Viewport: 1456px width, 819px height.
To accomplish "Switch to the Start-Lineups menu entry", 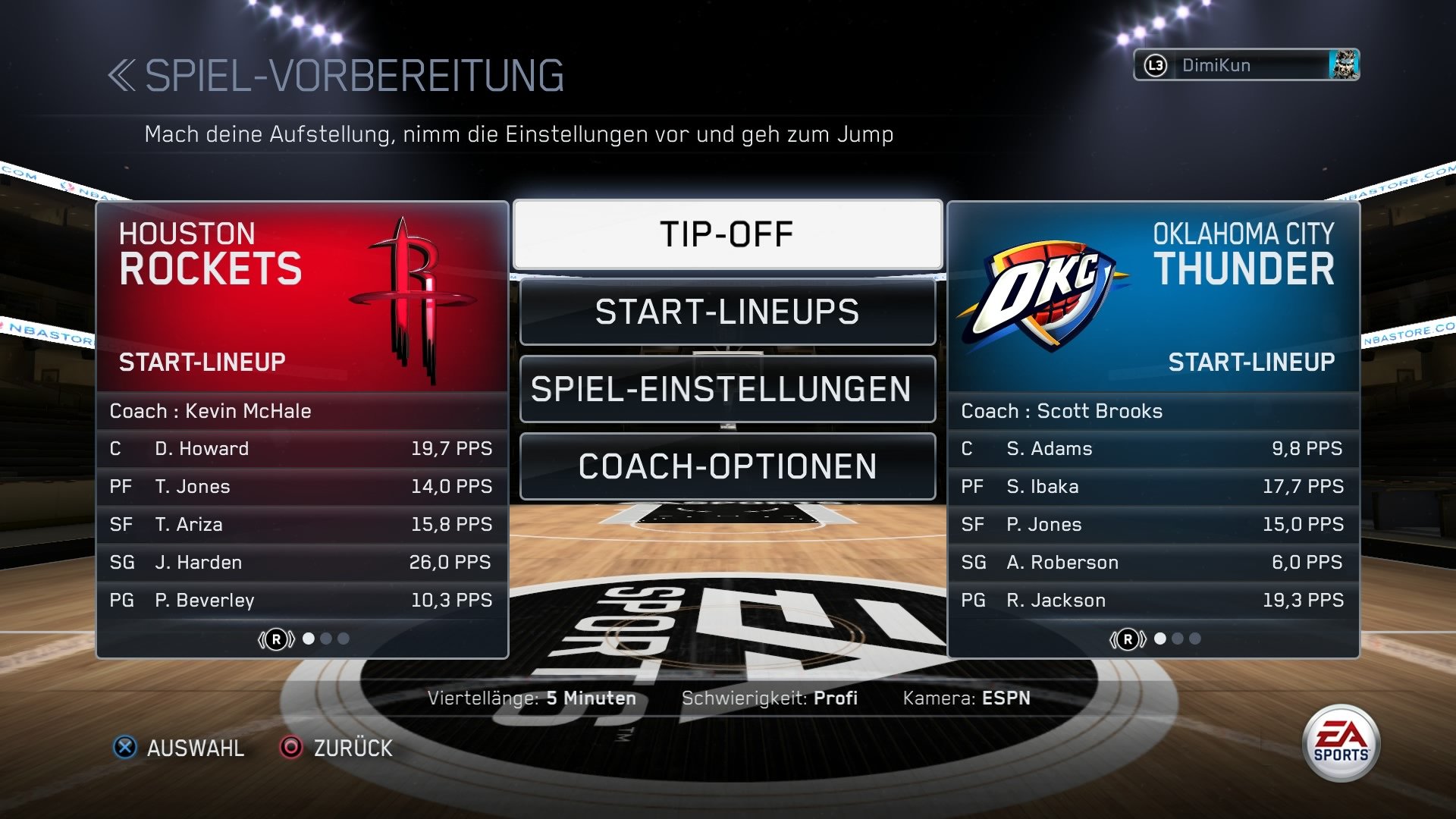I will point(726,312).
